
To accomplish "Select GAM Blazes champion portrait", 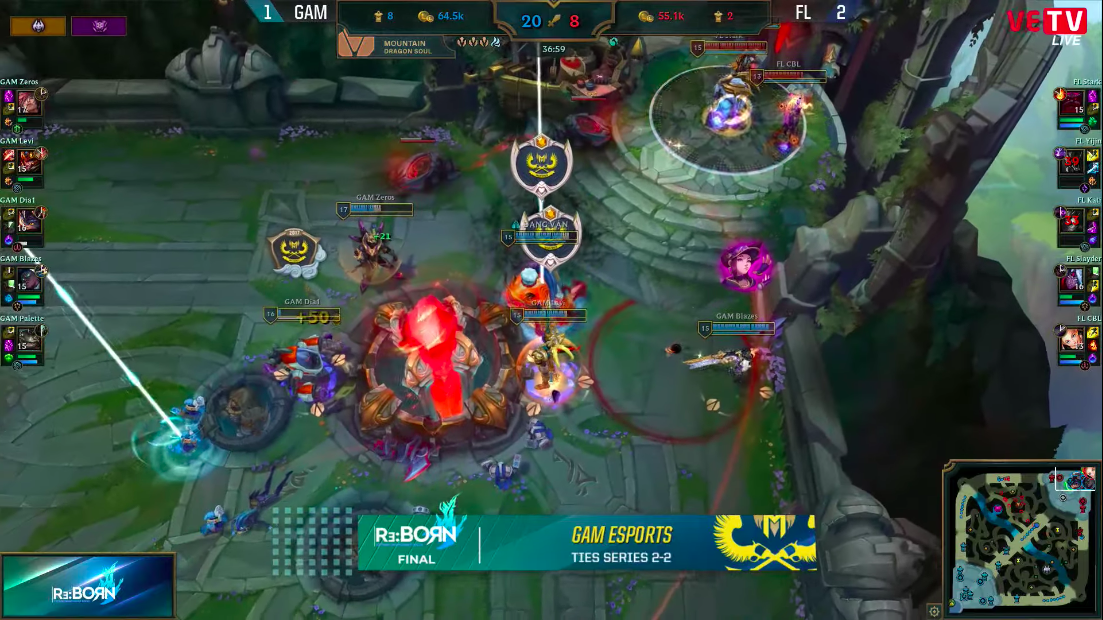I will pos(28,281).
